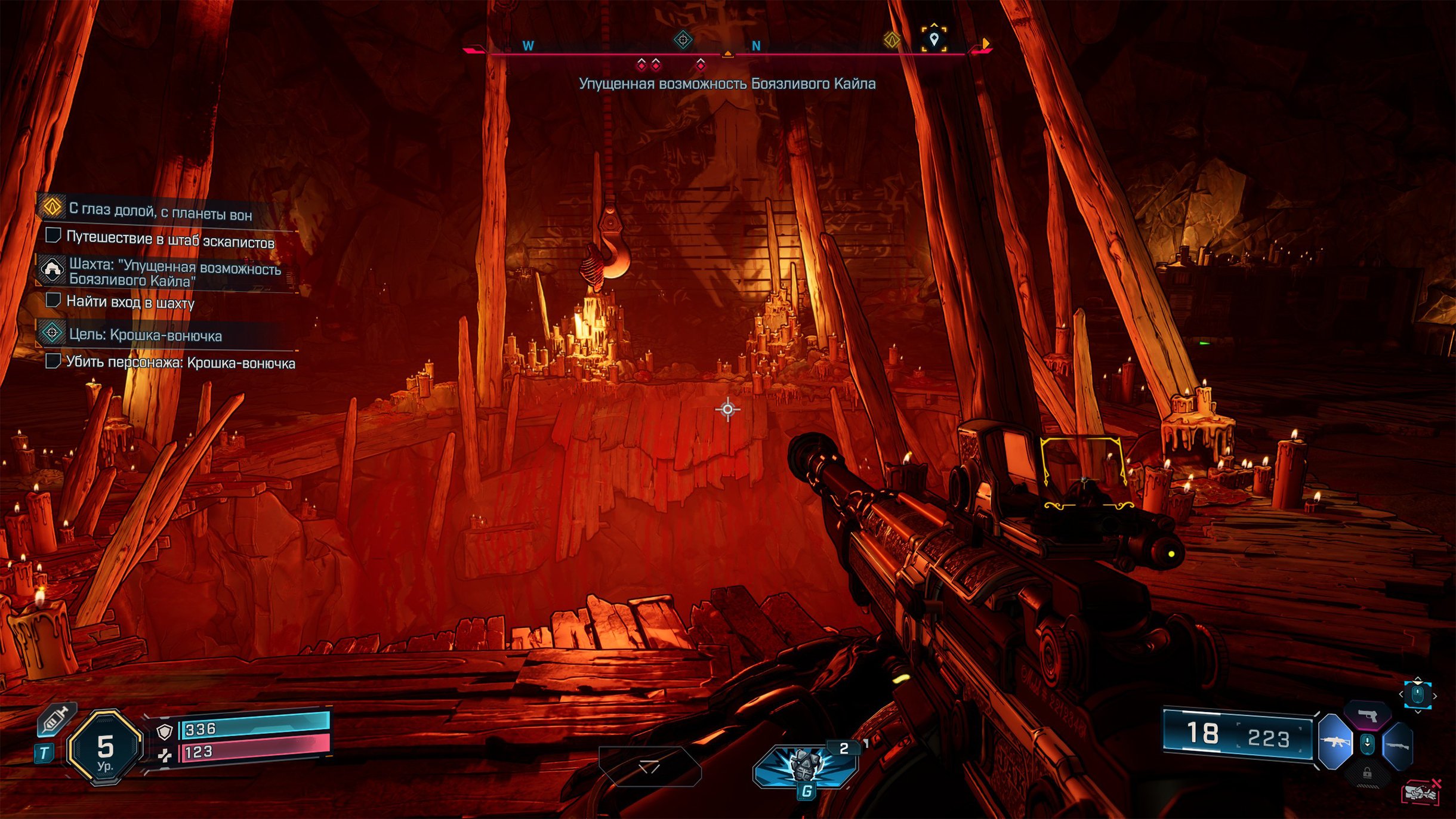The image size is (1456, 819).
Task: Switch to the shotgun weapon slot
Action: (1398, 746)
